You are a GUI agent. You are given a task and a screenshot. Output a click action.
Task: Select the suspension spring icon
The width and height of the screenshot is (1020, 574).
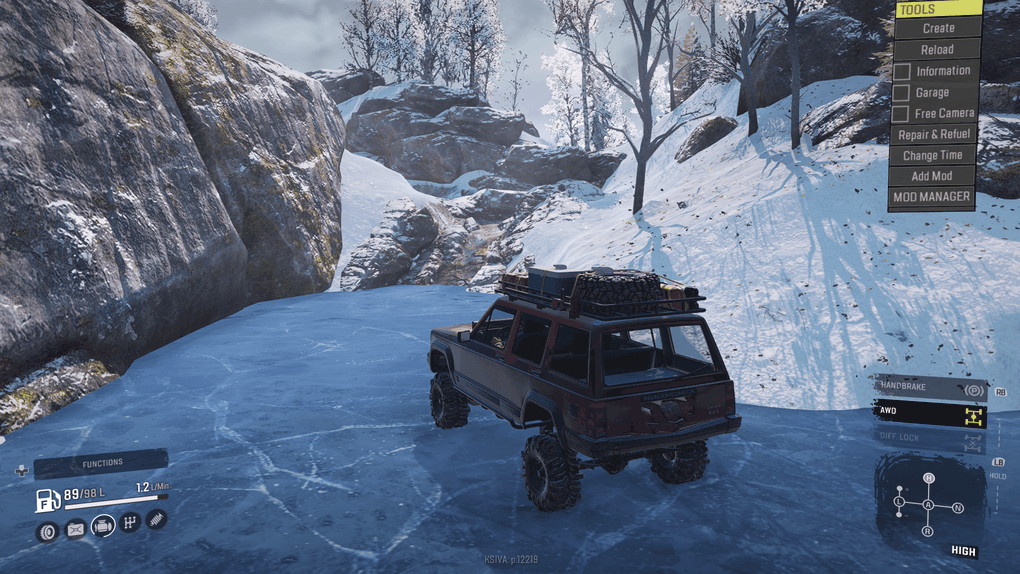[x=156, y=519]
